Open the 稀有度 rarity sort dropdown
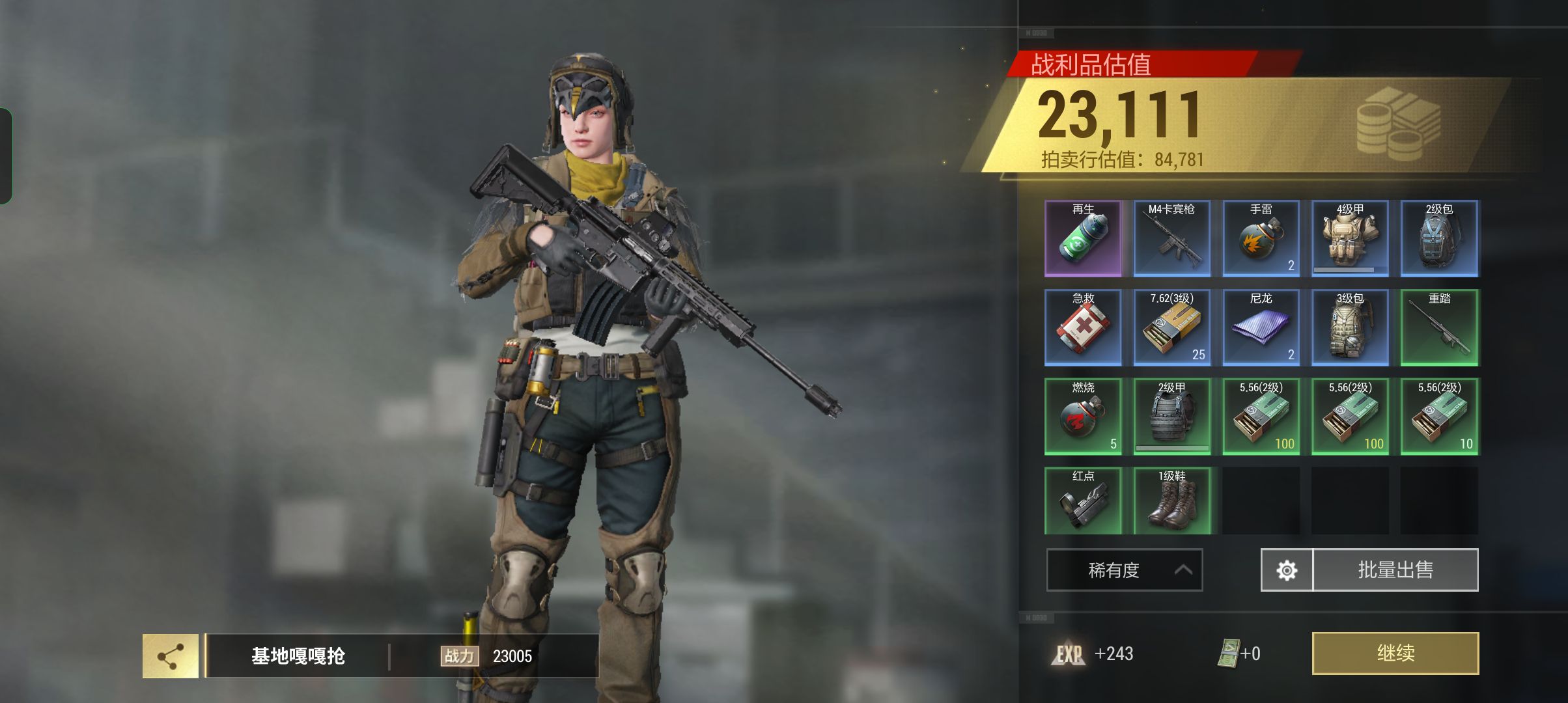The width and height of the screenshot is (1568, 703). [1124, 570]
